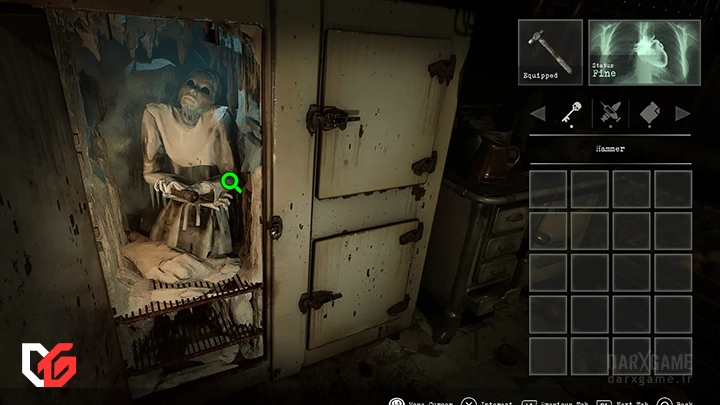Switch to the documents tab

648,114
